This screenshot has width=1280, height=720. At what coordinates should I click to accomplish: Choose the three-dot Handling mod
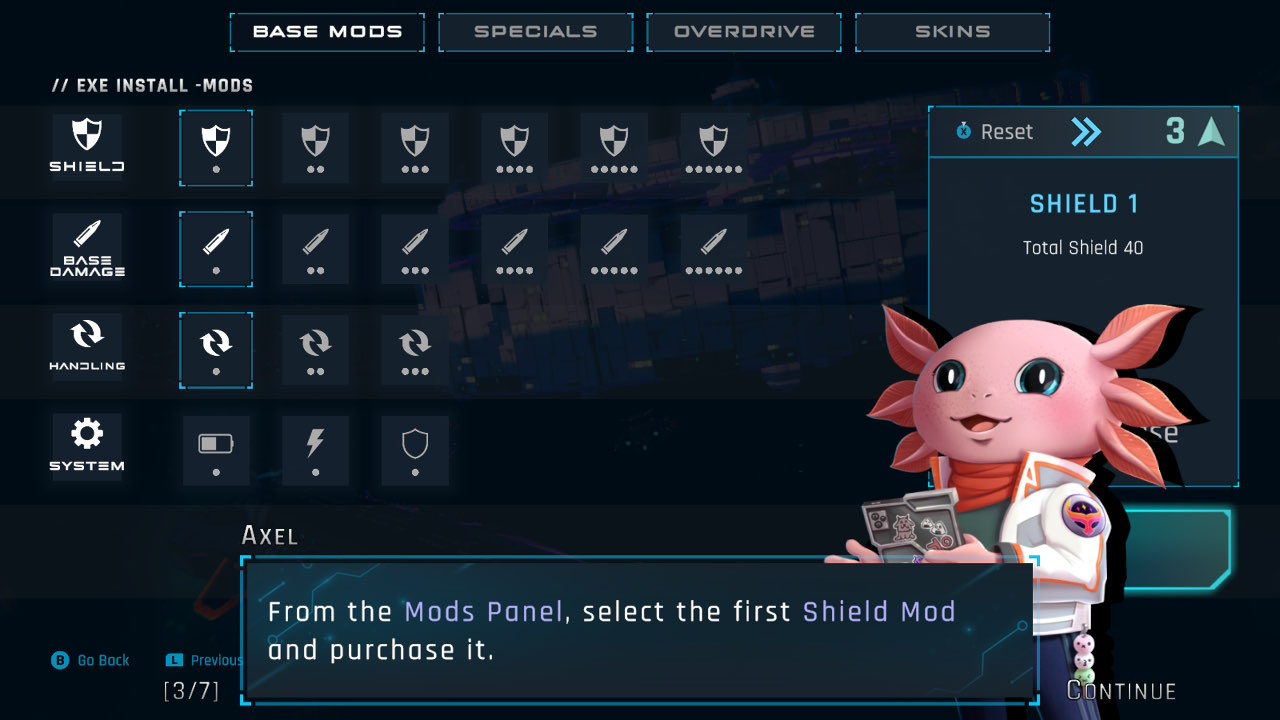coord(415,349)
